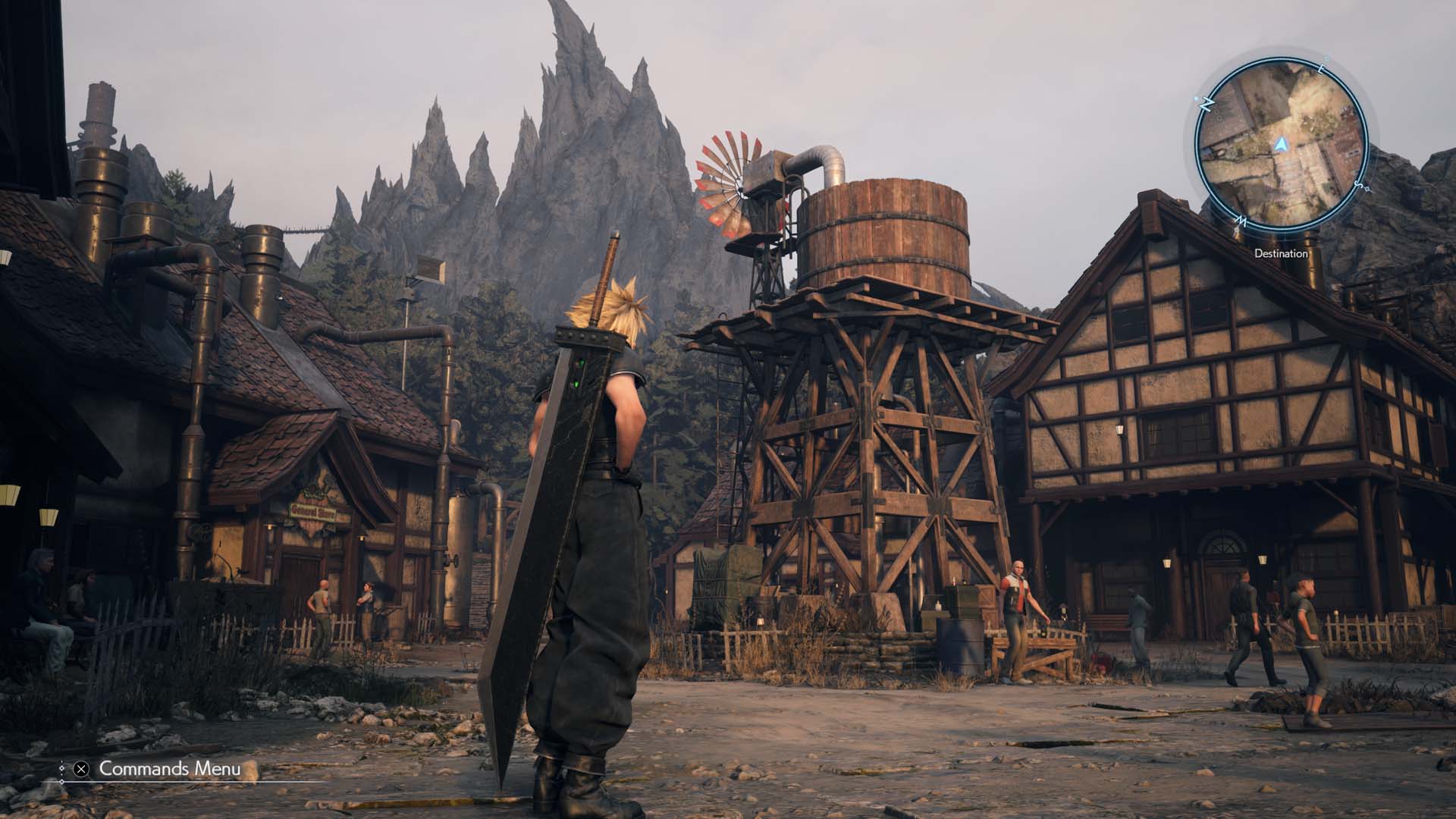Click the waypoint dot near the N compass marker
1456x819 pixels.
[1197, 98]
